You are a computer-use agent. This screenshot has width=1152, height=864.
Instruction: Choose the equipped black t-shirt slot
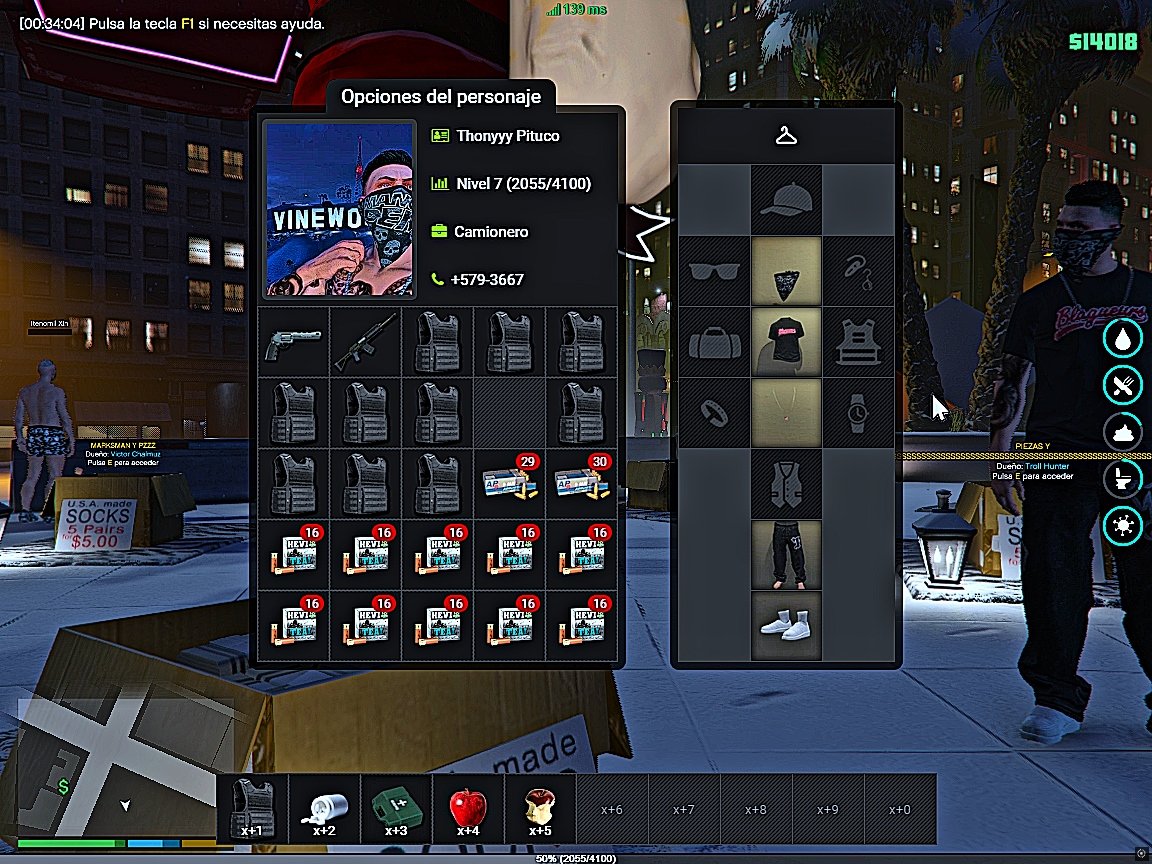786,342
